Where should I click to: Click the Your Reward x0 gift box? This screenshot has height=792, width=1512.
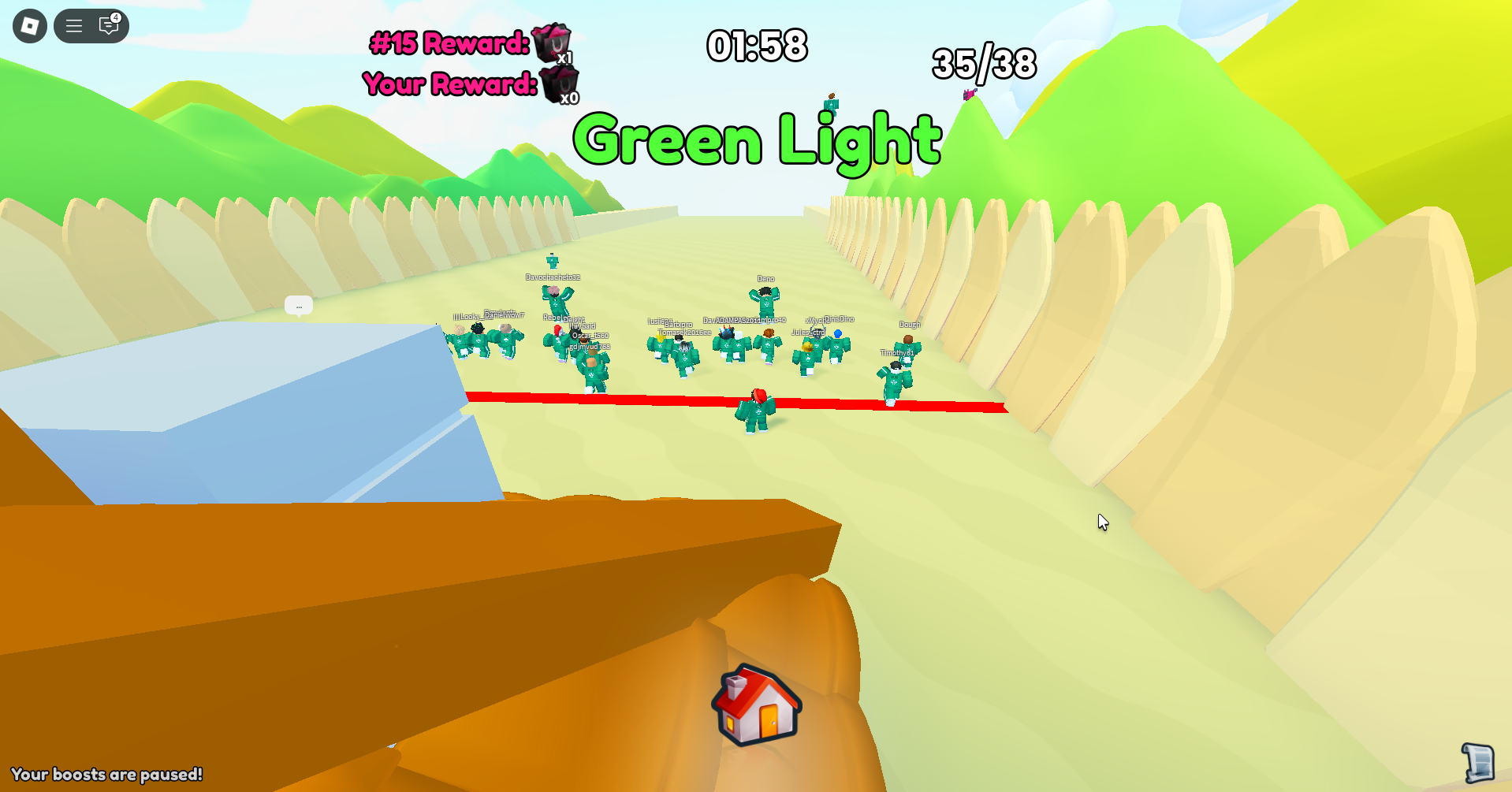pos(560,83)
